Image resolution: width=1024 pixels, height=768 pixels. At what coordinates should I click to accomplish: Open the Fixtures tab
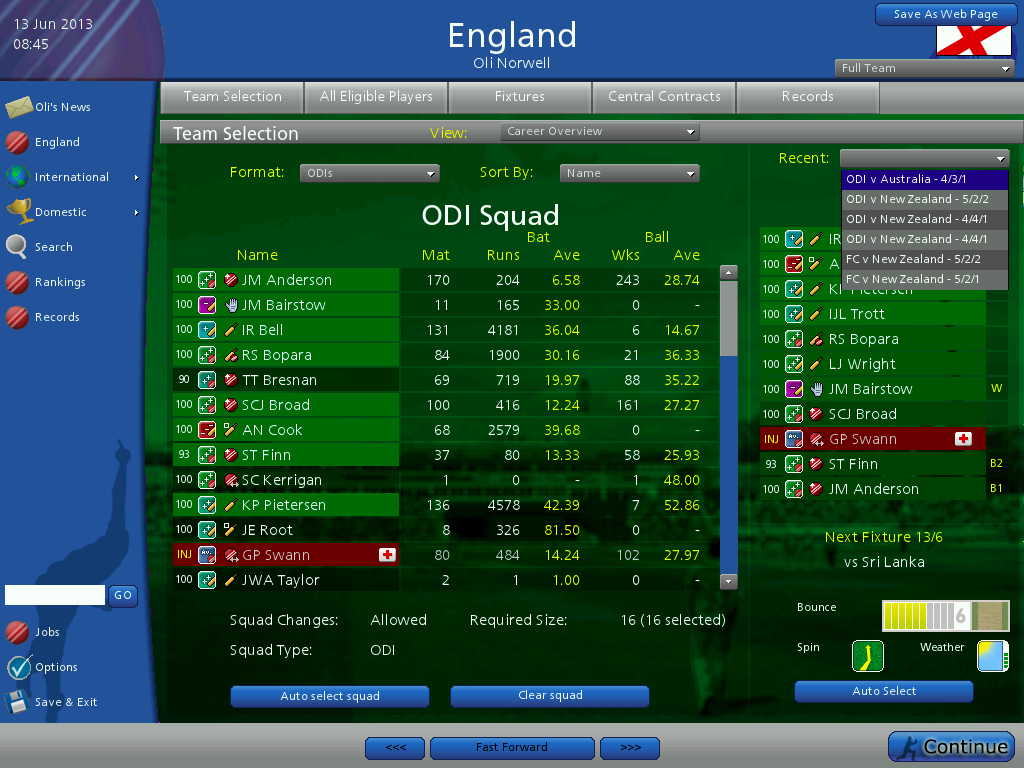coord(520,97)
